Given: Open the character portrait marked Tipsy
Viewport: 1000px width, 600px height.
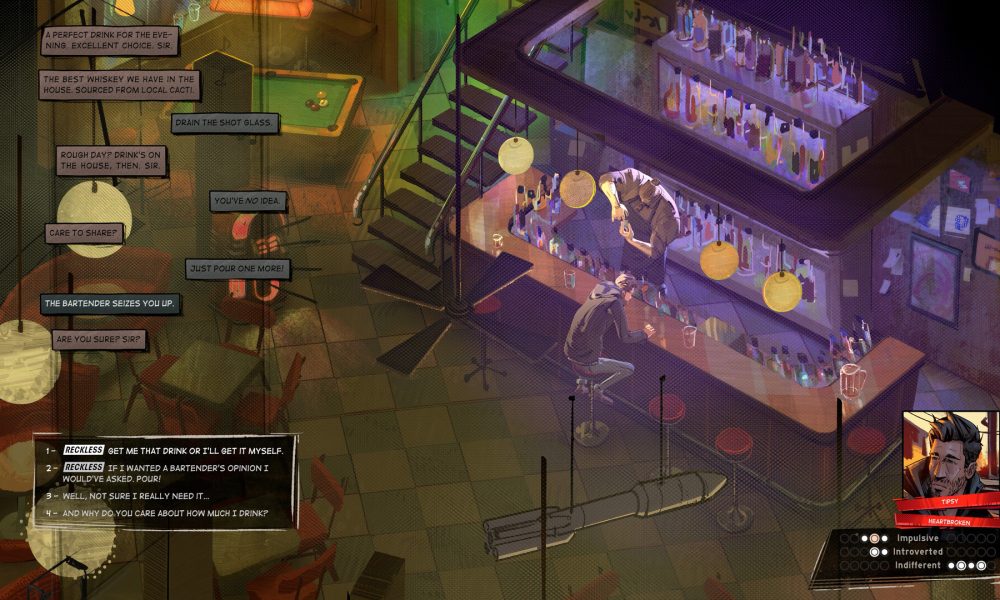Looking at the screenshot, I should coord(945,453).
